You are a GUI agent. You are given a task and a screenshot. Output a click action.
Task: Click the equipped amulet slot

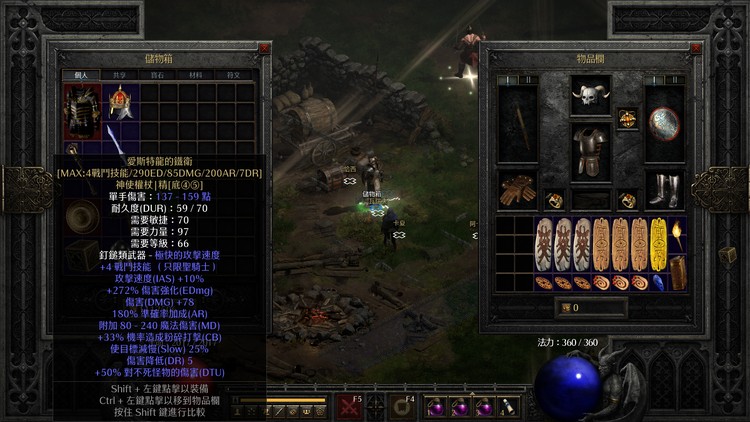[x=627, y=119]
